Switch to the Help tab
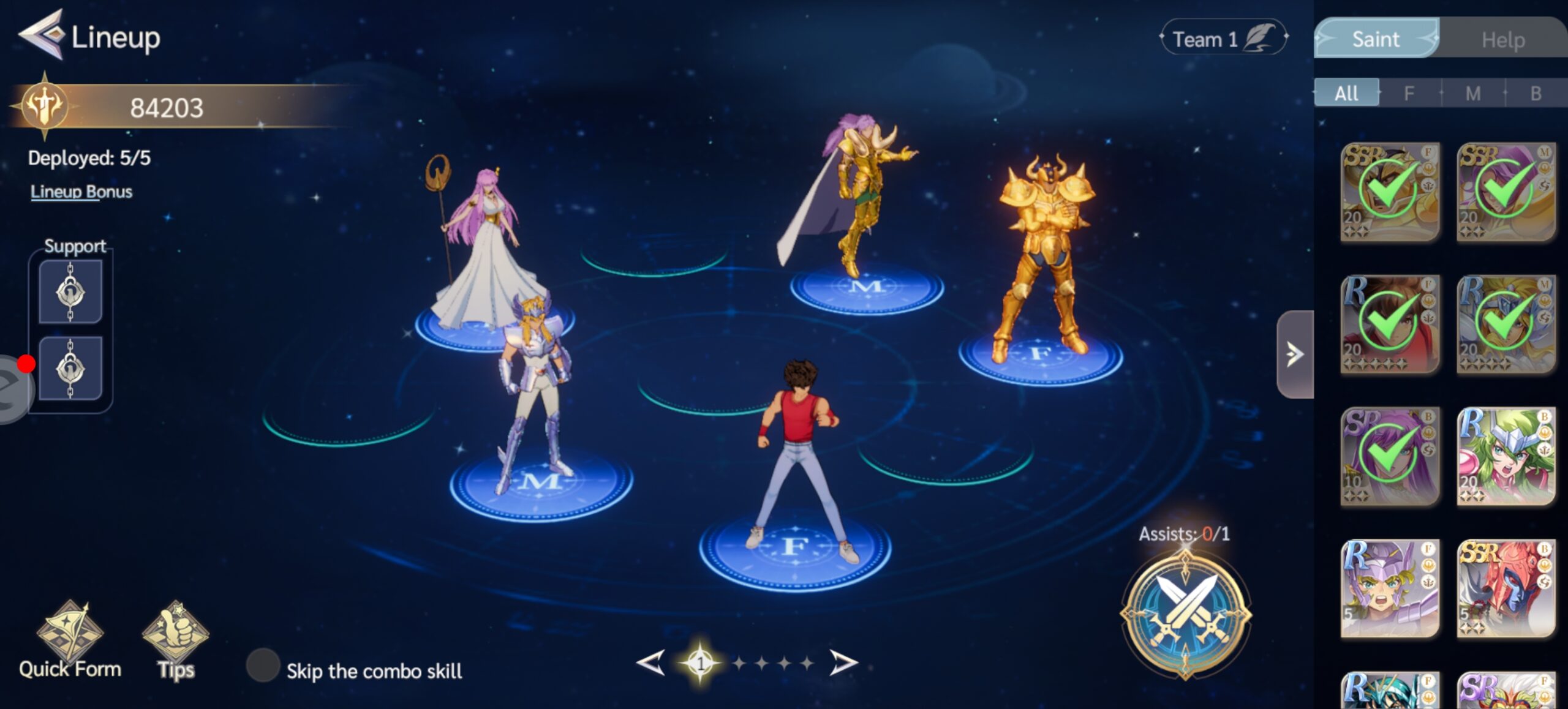This screenshot has height=709, width=1568. [x=1502, y=40]
